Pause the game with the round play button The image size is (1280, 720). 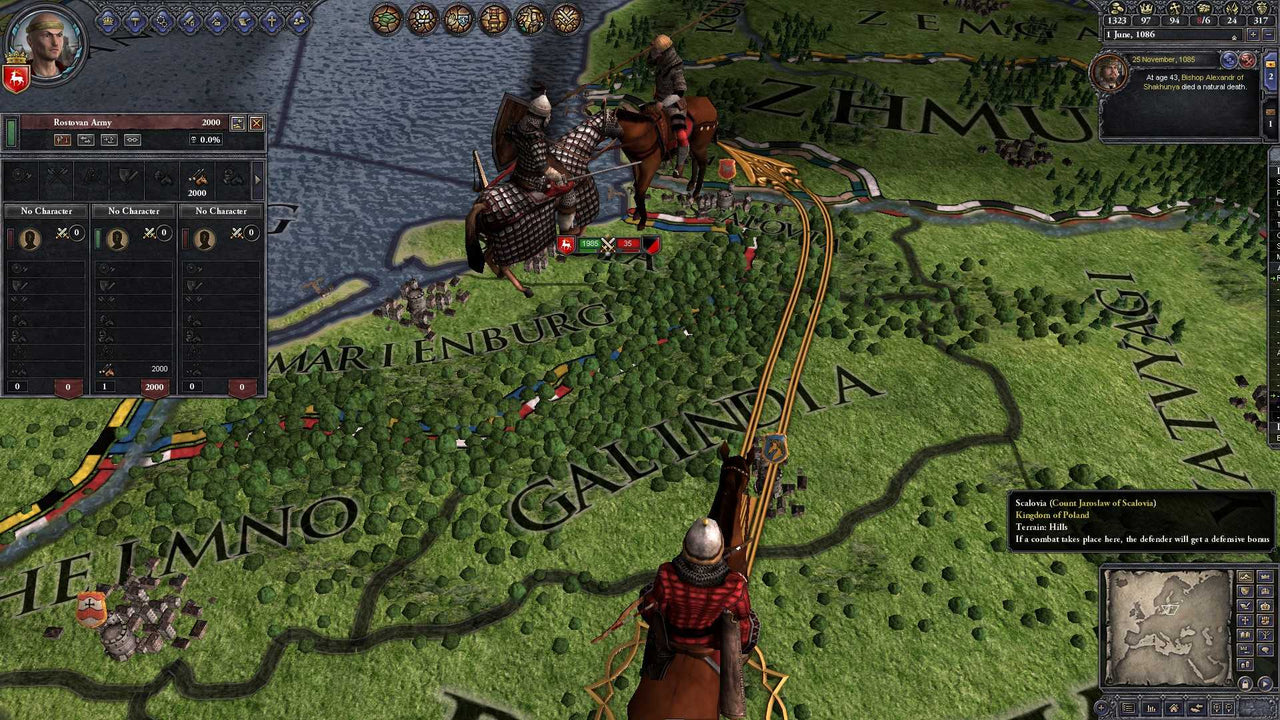(x=1265, y=682)
